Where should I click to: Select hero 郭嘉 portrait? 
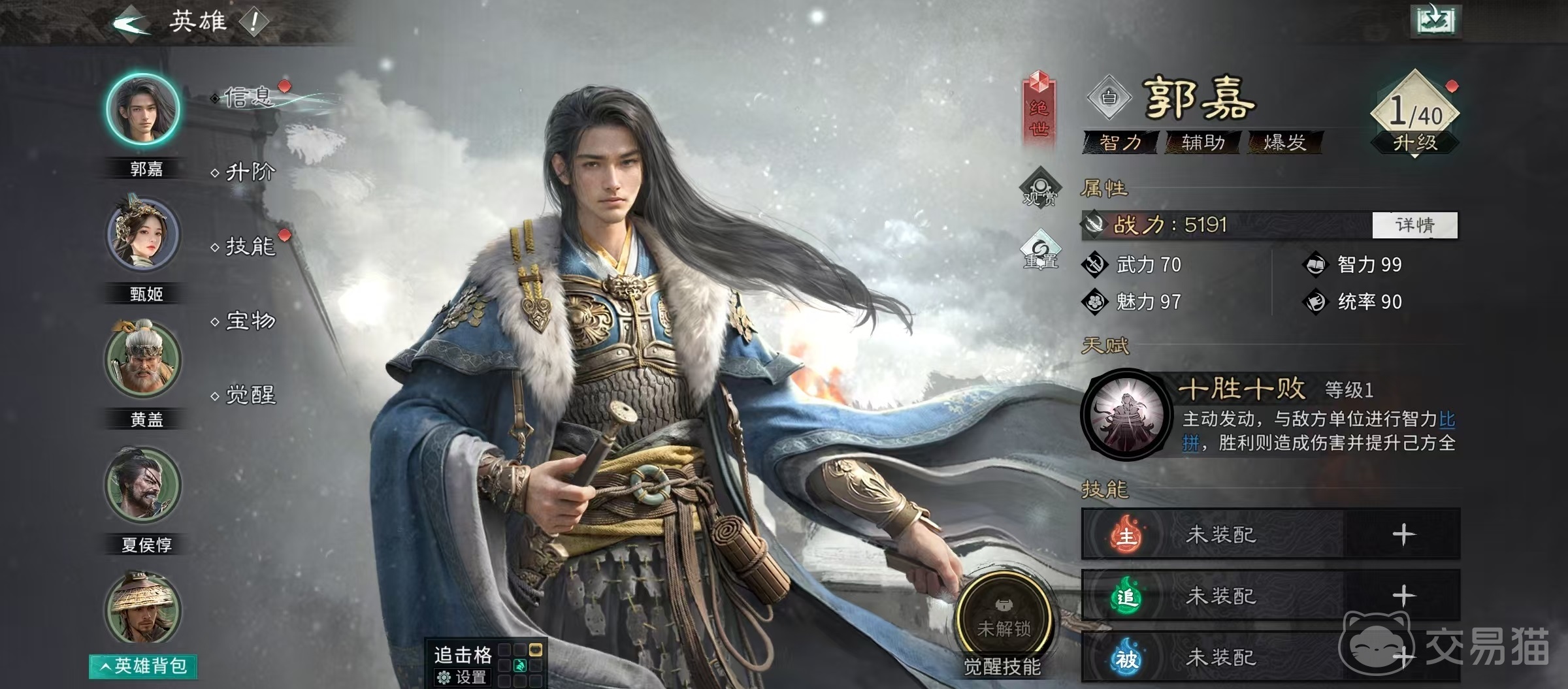click(x=143, y=109)
